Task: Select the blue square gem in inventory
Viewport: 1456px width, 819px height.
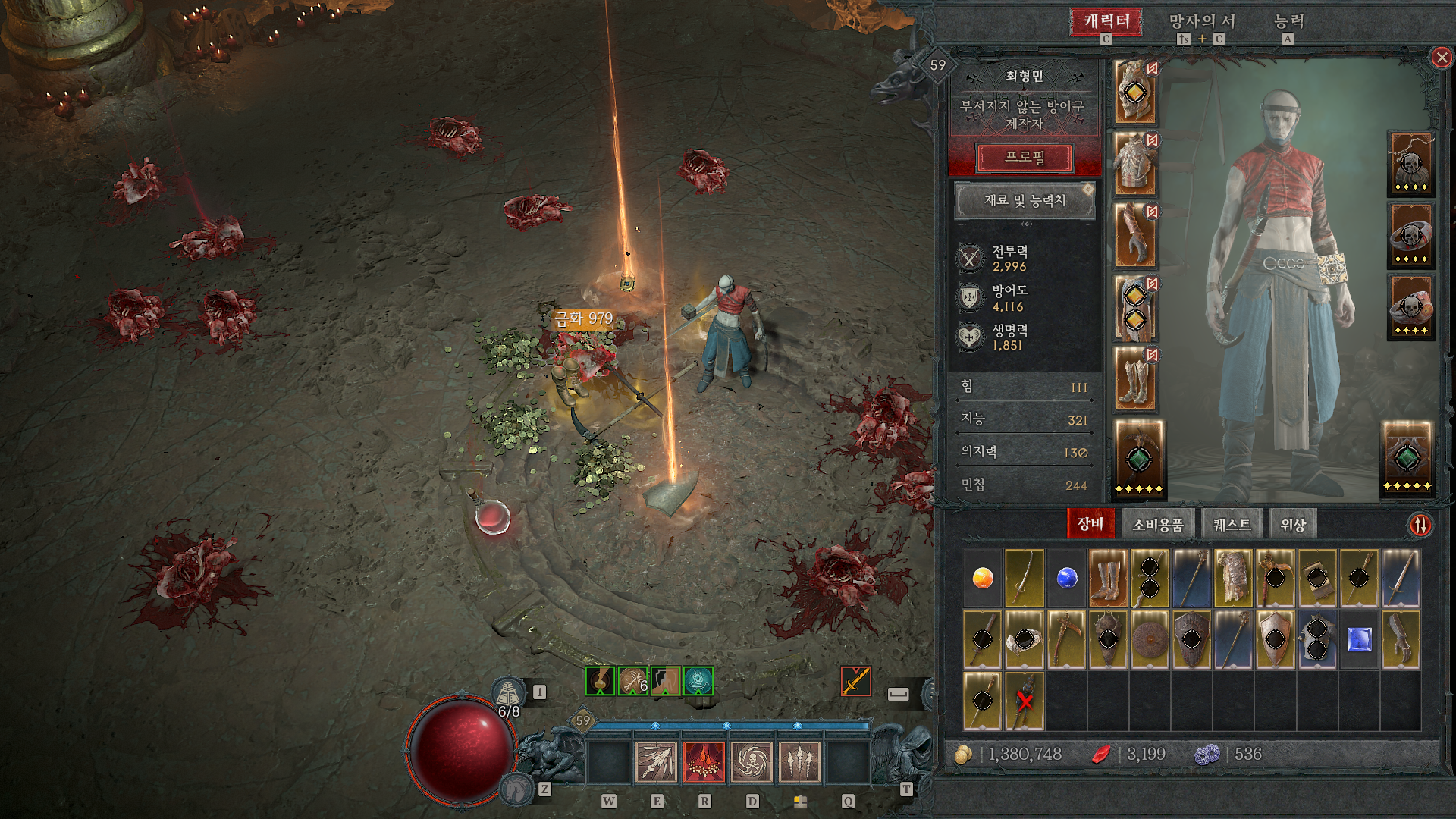Action: [1359, 641]
